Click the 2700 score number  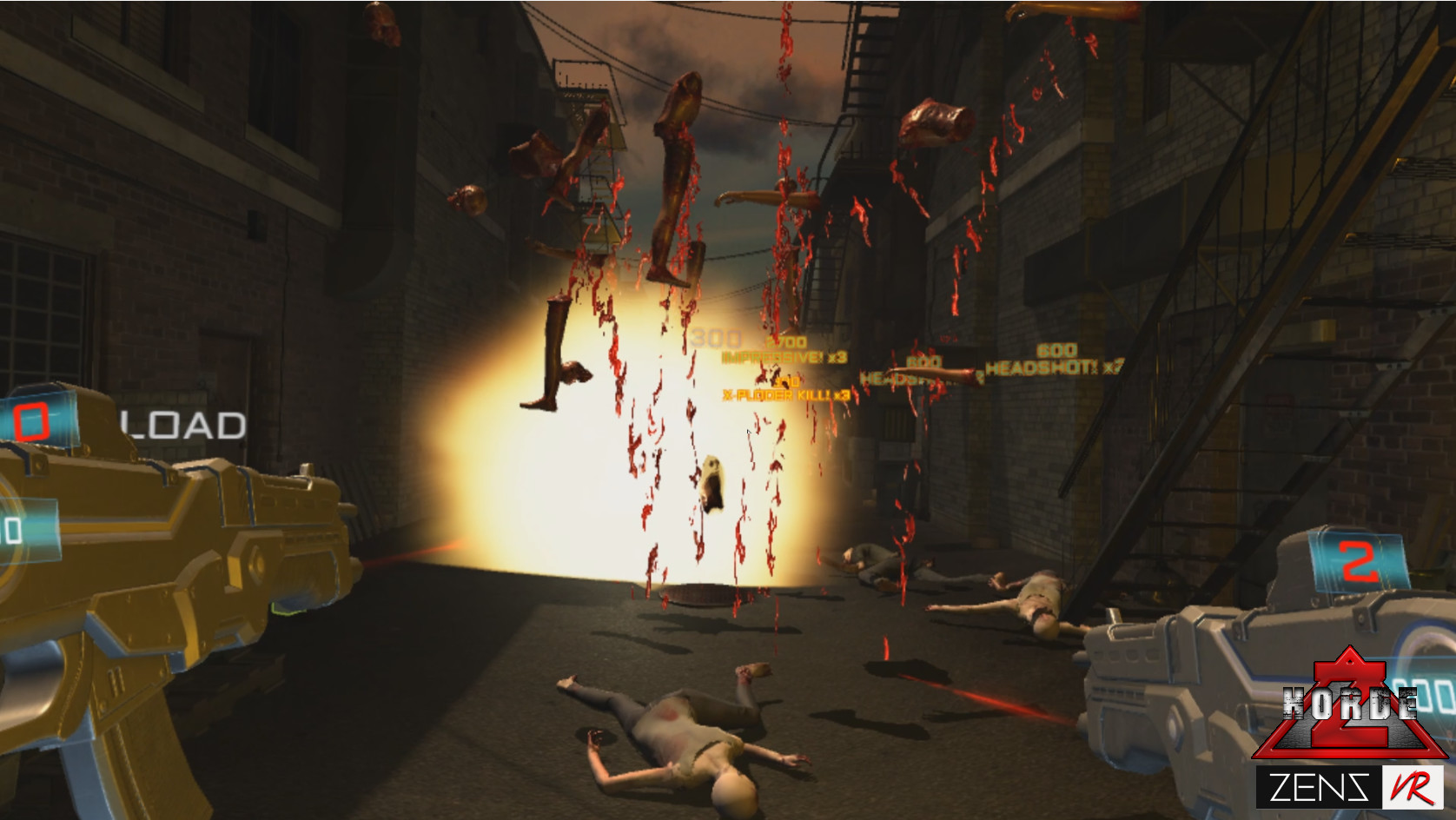point(784,341)
